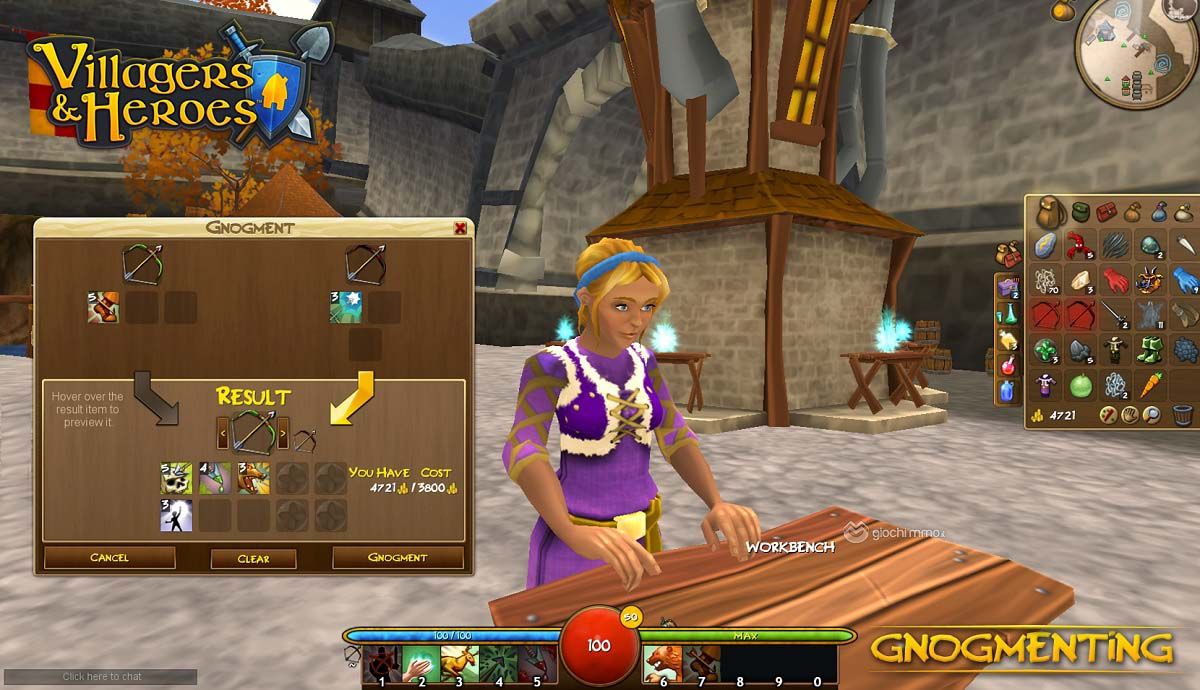
Task: Click the chat input box
Action: pos(98,677)
